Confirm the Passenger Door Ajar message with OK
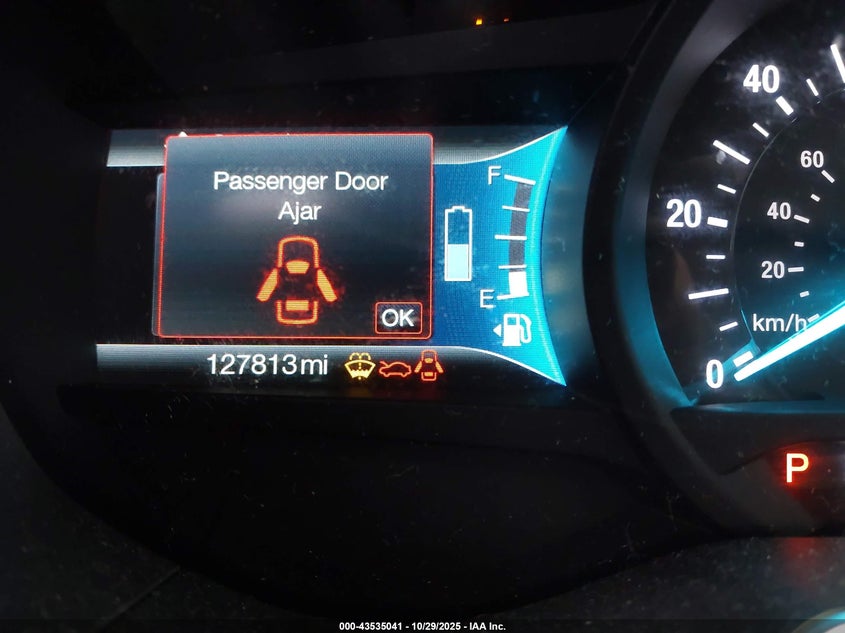The width and height of the screenshot is (845, 633). (x=398, y=317)
